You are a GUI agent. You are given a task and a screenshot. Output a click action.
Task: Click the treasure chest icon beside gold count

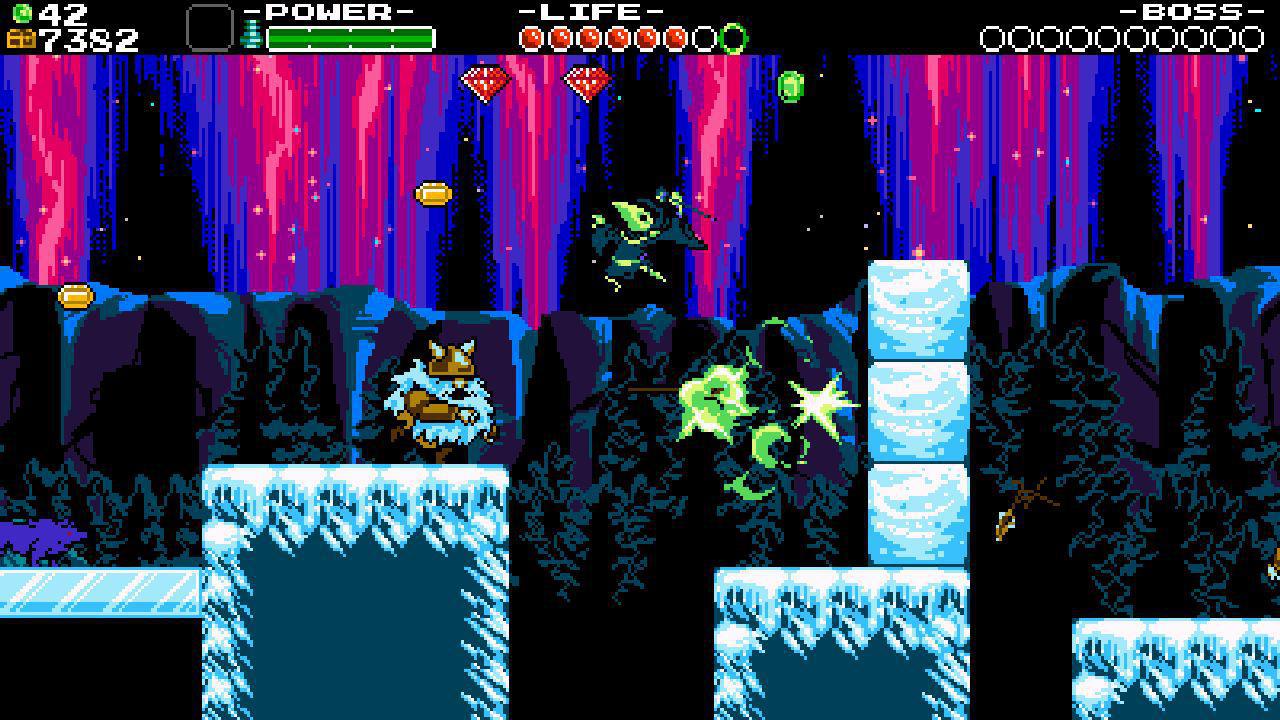(x=20, y=38)
